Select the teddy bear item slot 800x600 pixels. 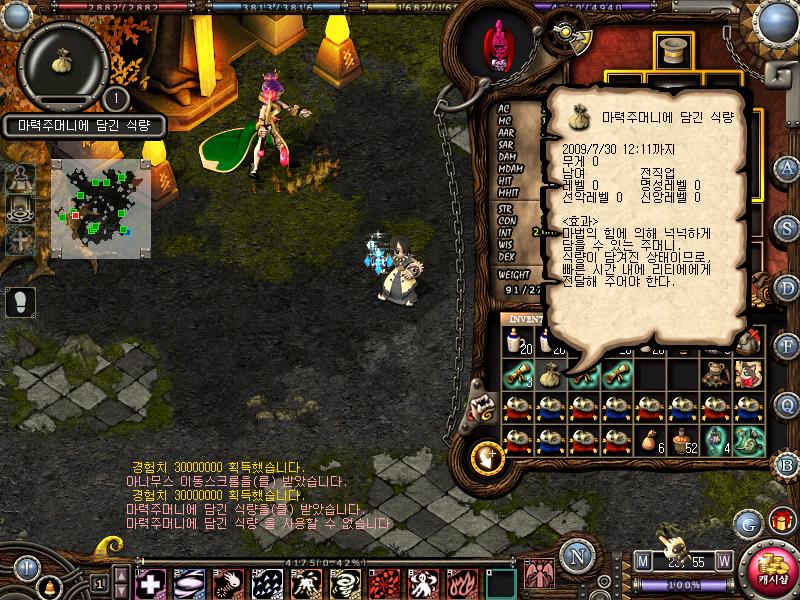click(714, 374)
